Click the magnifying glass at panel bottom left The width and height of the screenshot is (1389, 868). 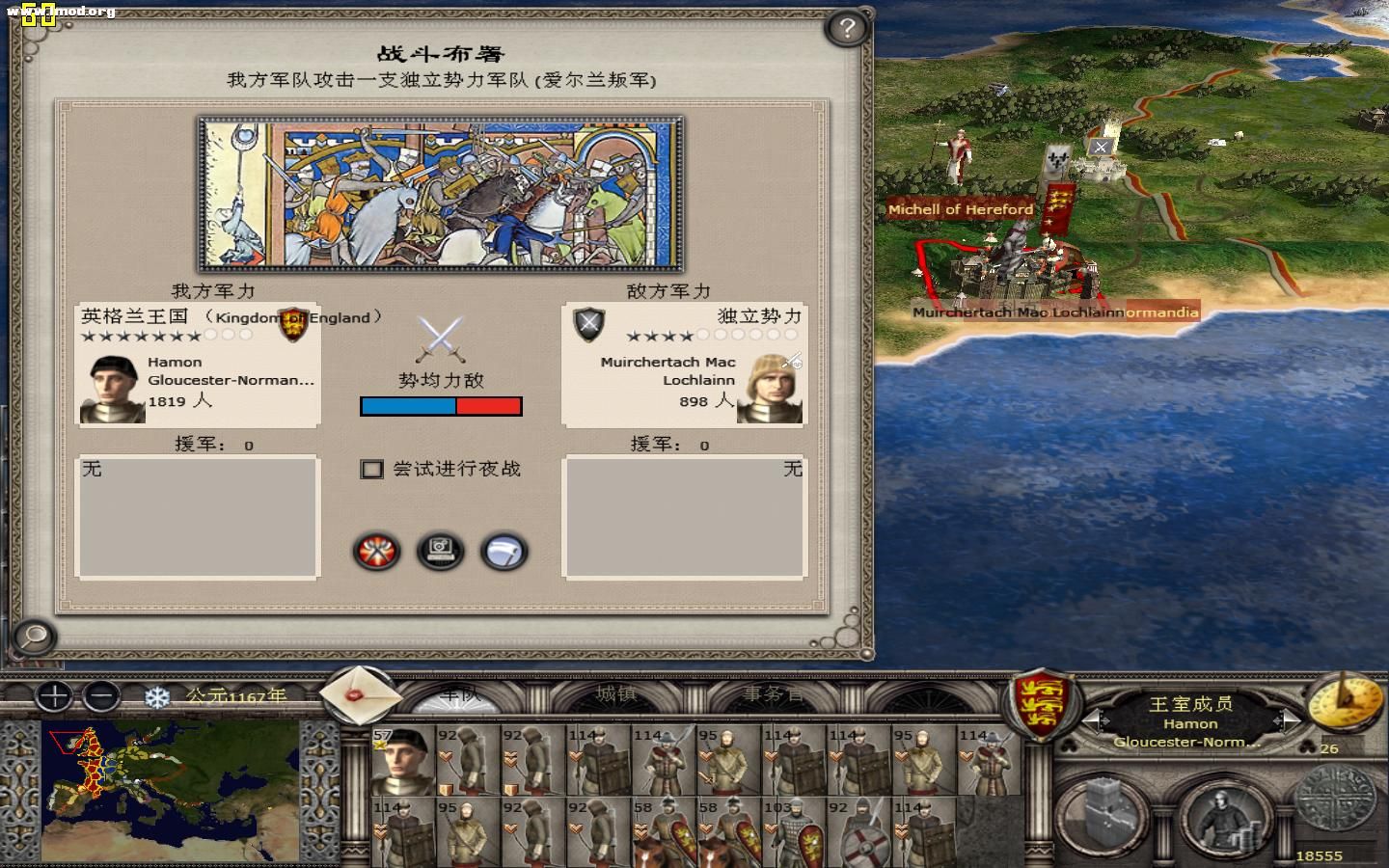click(32, 638)
